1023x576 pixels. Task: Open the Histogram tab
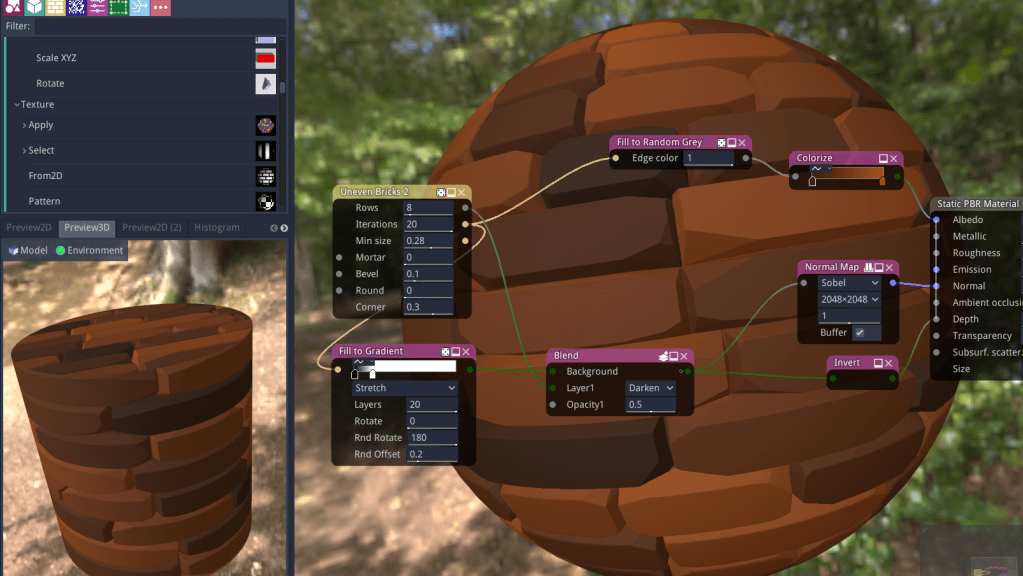(217, 228)
